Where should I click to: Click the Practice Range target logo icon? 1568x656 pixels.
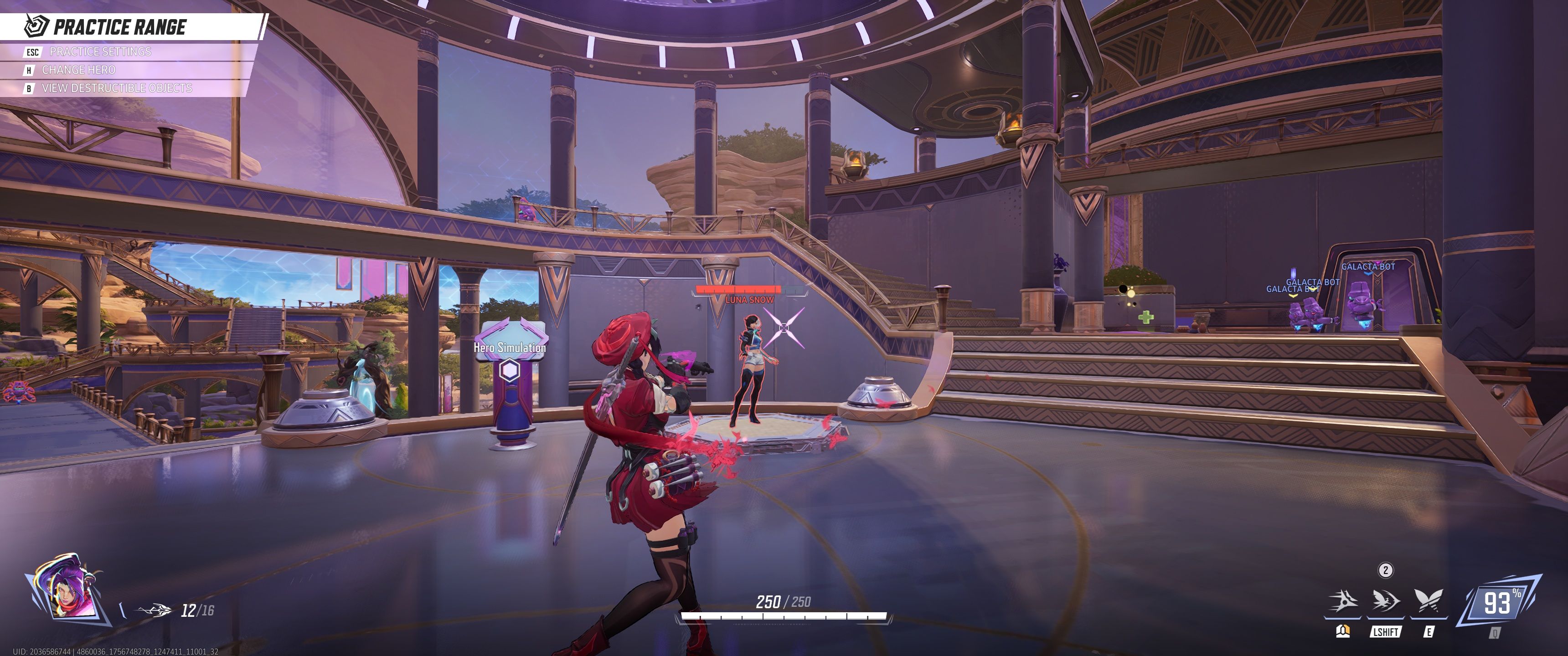[35, 26]
